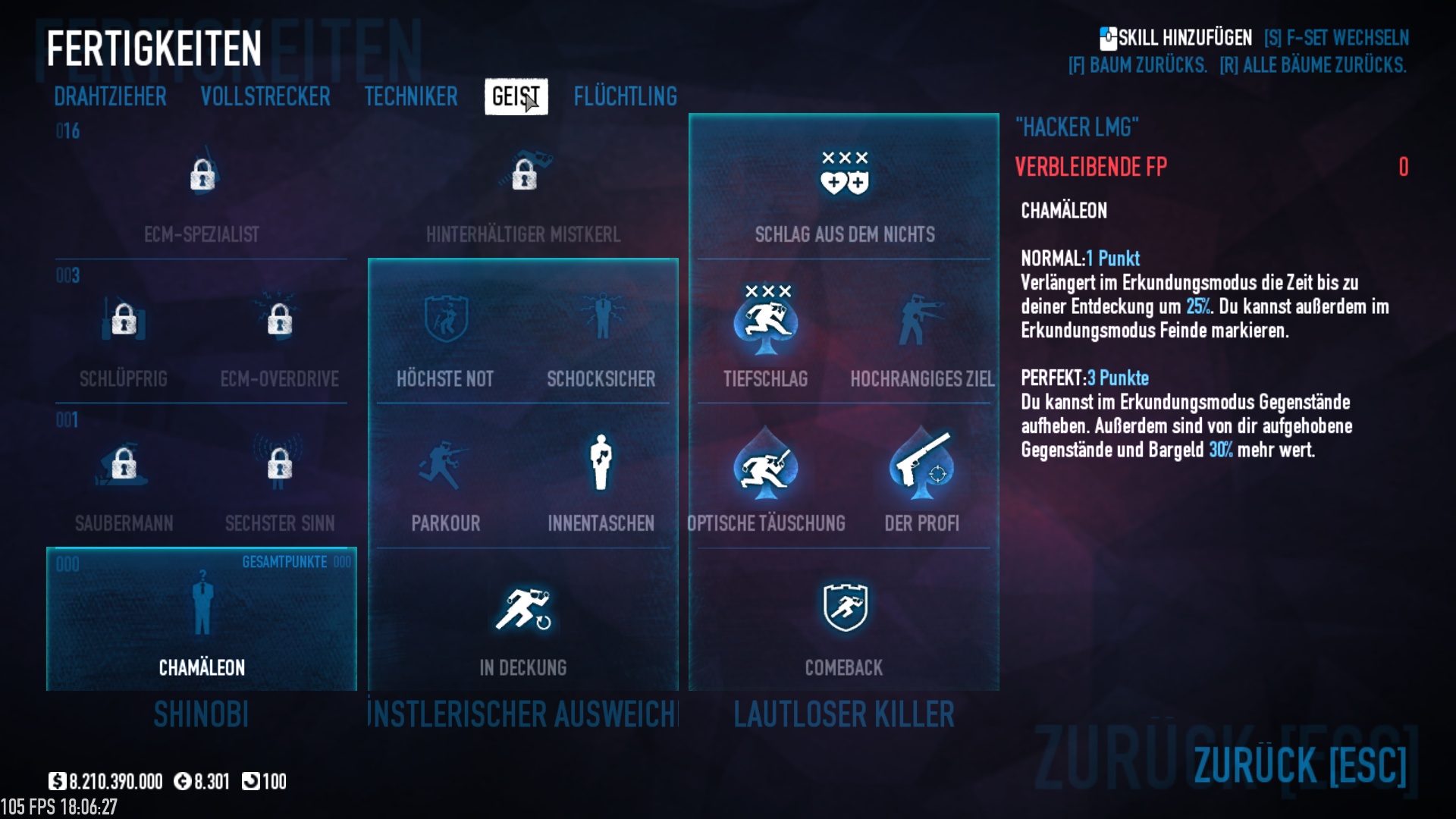Choose the Schlag aus dem Nichts skill
The image size is (1456, 819).
[x=844, y=174]
